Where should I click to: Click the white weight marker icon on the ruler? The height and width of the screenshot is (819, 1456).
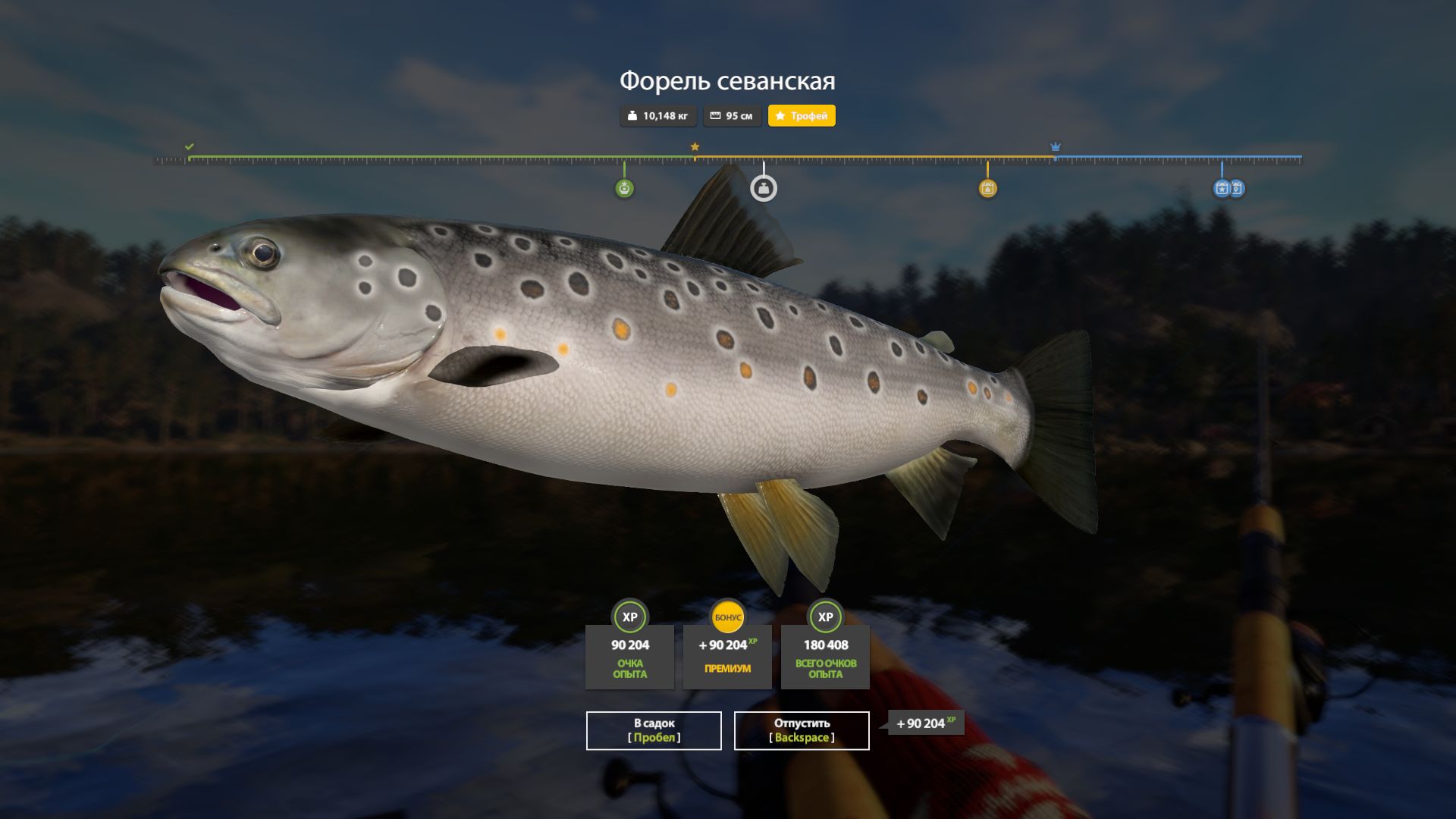point(764,187)
